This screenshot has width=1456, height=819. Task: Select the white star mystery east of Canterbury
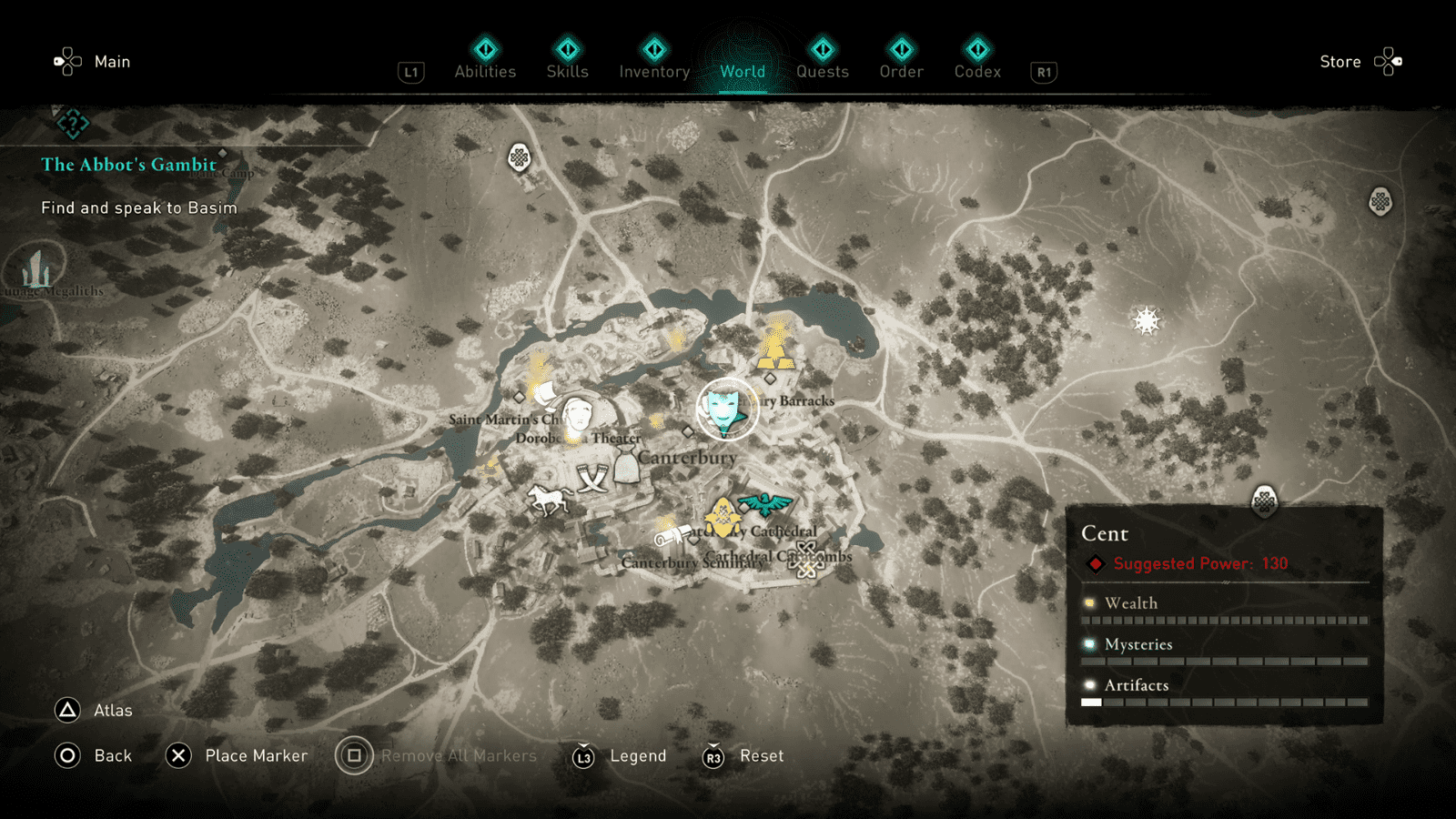tap(1144, 320)
